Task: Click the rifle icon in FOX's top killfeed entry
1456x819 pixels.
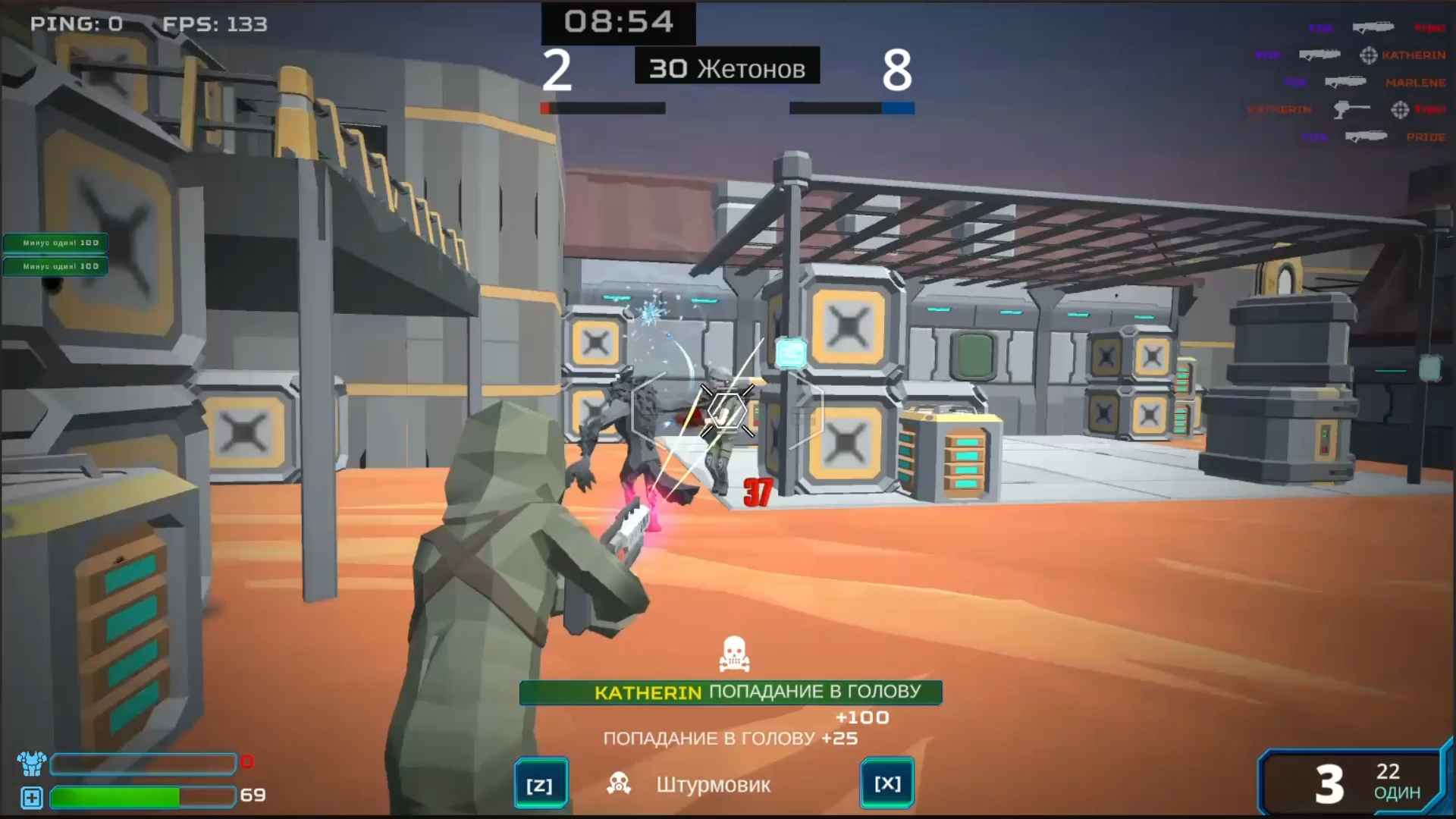Action: (1373, 28)
